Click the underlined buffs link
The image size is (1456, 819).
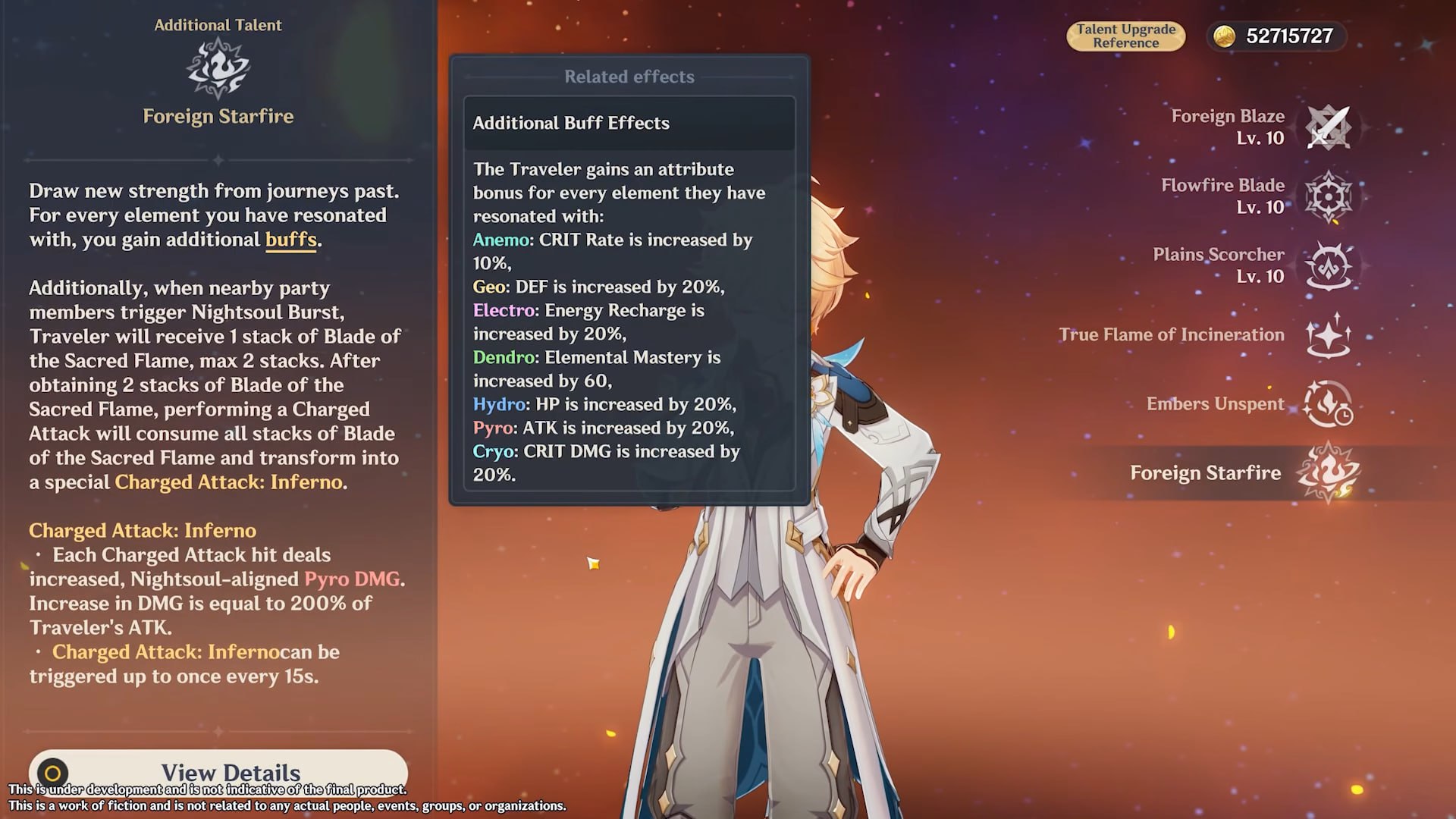coord(290,240)
